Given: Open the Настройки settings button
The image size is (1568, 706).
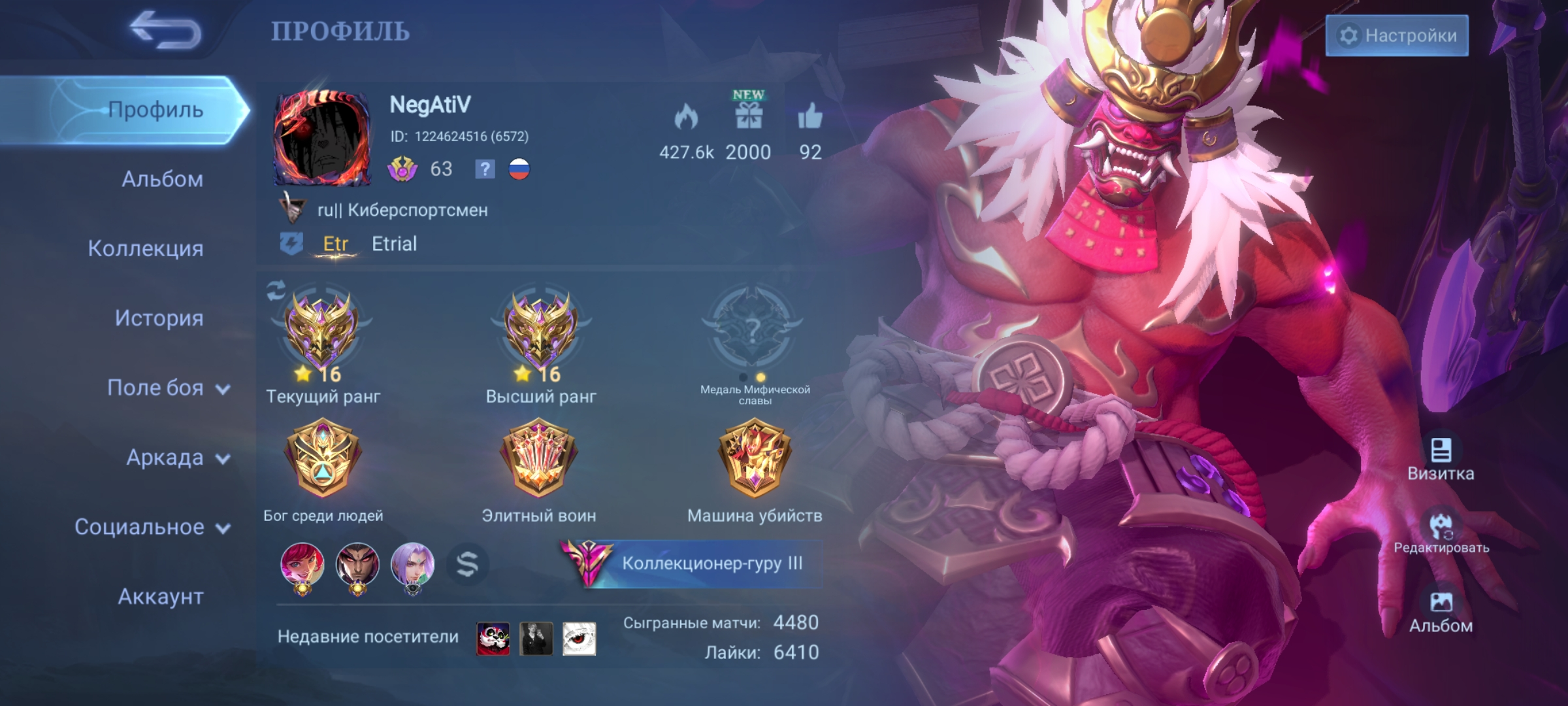Looking at the screenshot, I should (x=1397, y=35).
